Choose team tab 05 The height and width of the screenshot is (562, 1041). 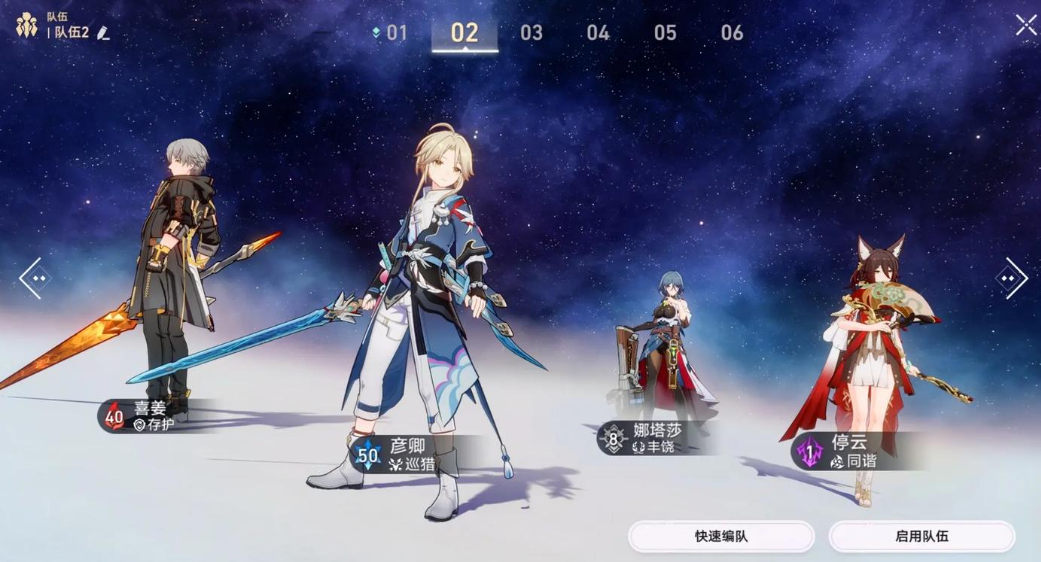(665, 33)
